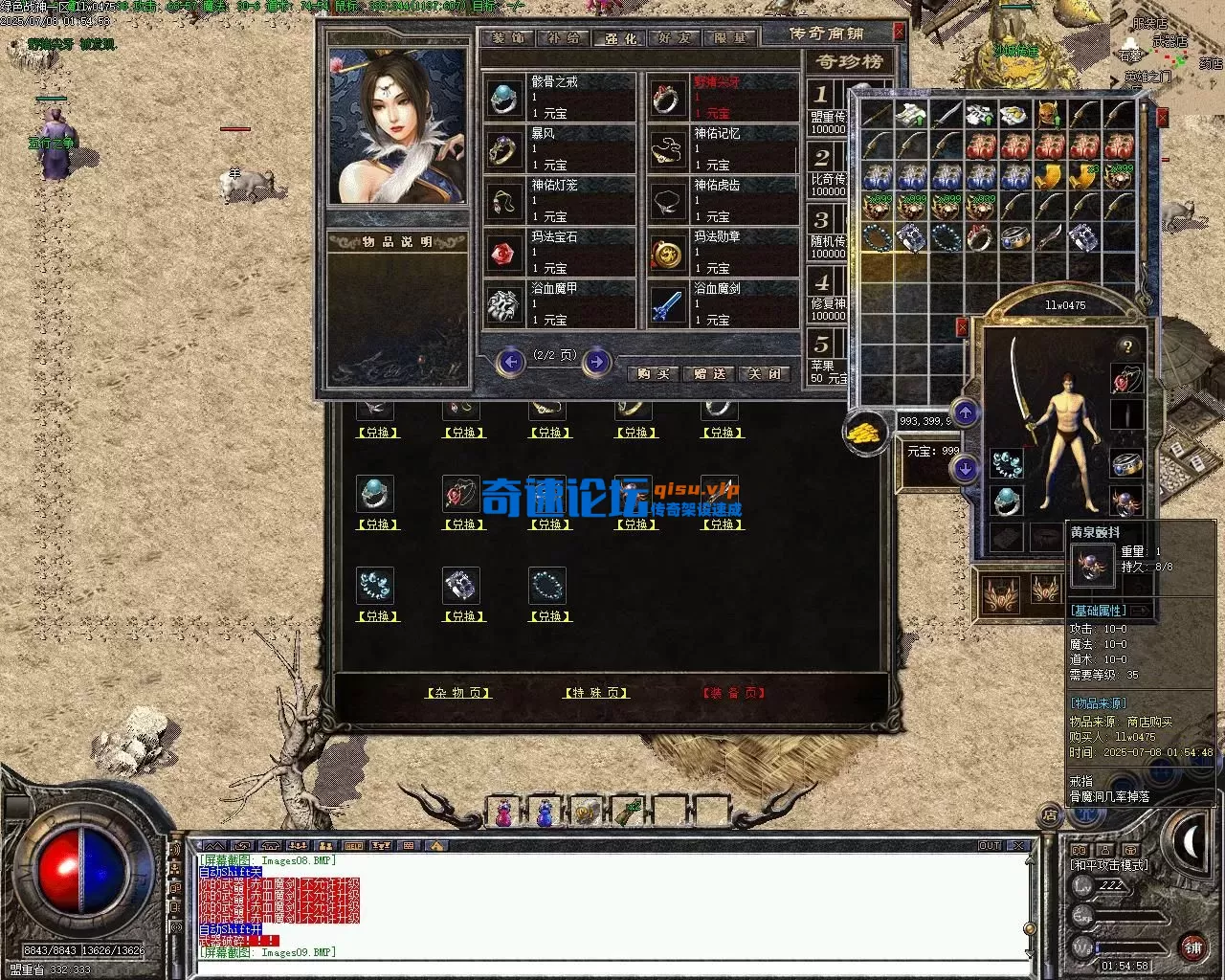Open the 杂物页 exchange page
This screenshot has height=980, width=1225.
tap(458, 693)
